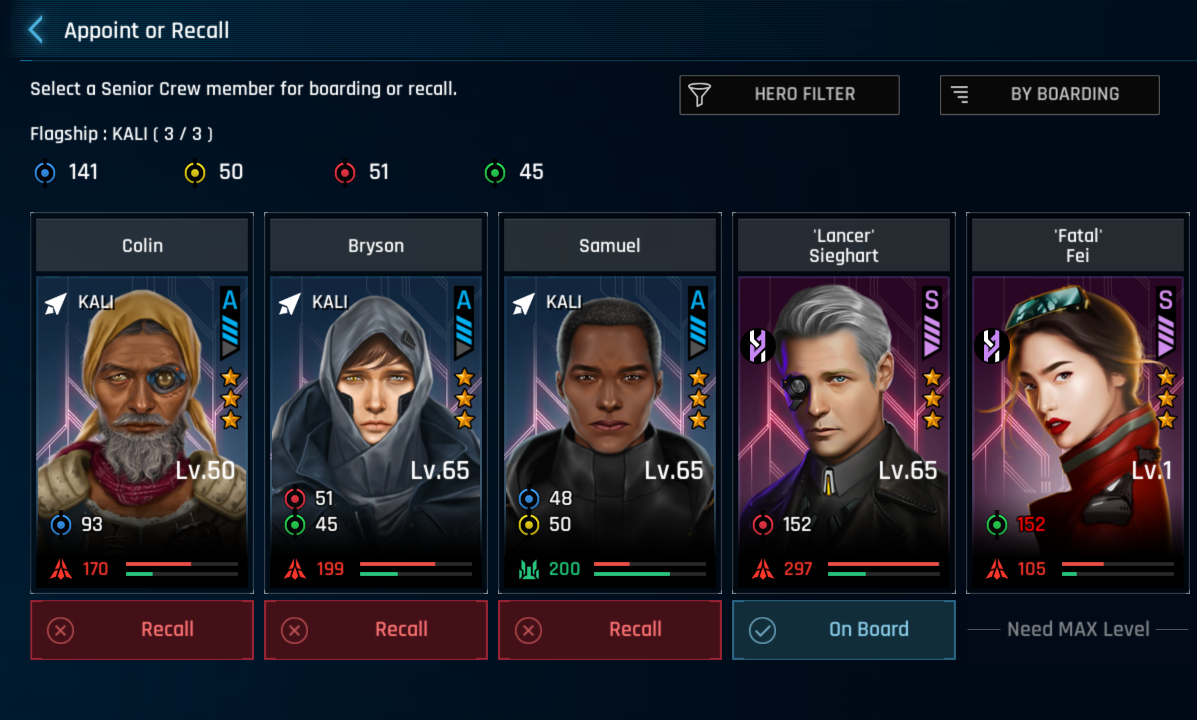The width and height of the screenshot is (1197, 720).
Task: Select Colin's crew card
Action: [142, 410]
